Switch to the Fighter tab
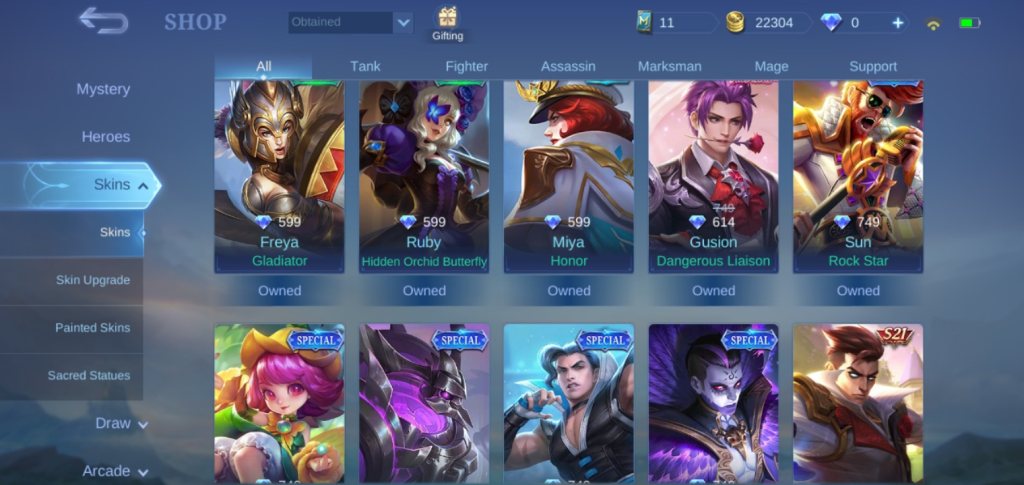The width and height of the screenshot is (1024, 485). pyautogui.click(x=466, y=66)
